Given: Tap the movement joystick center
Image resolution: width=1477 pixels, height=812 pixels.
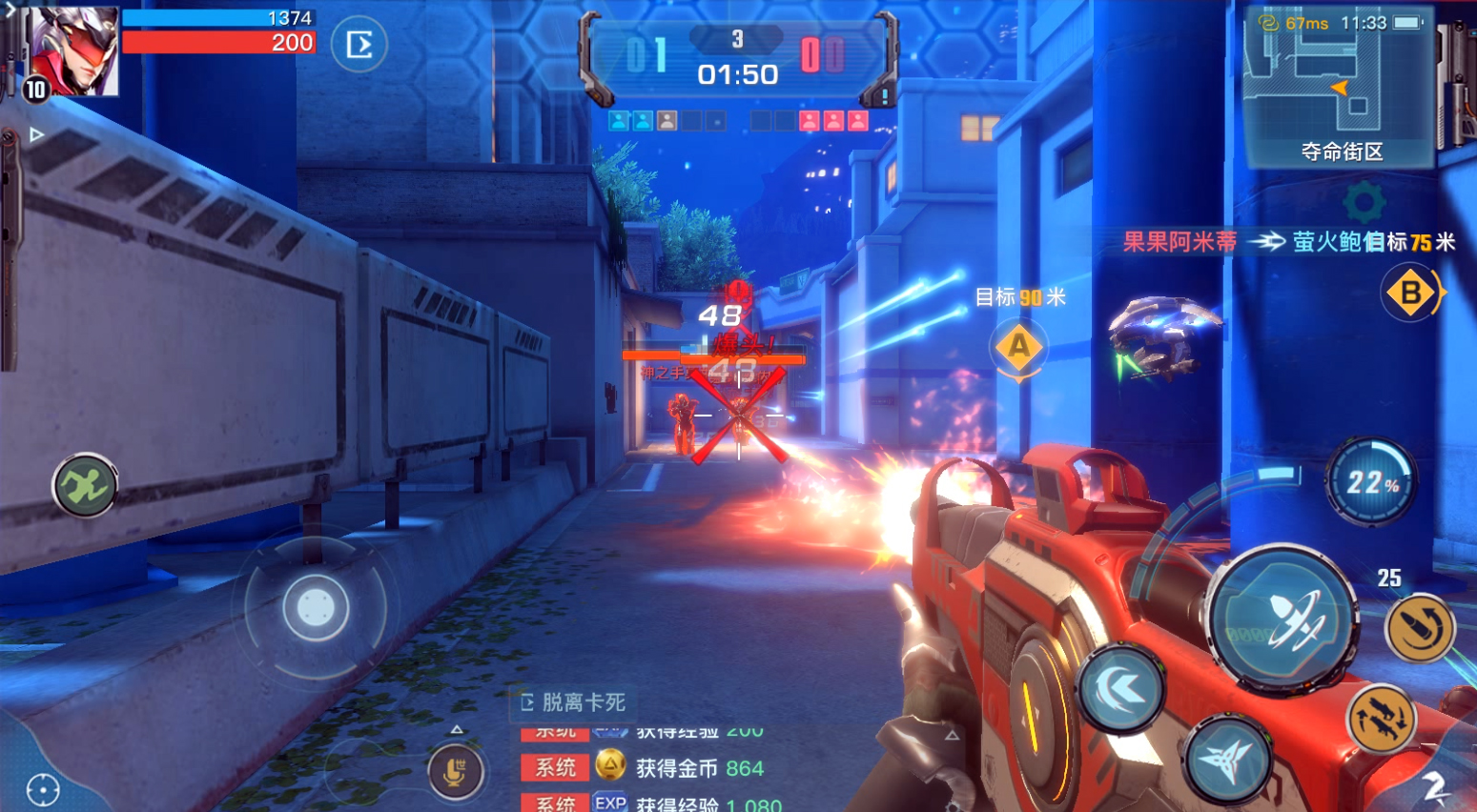Looking at the screenshot, I should 316,607.
